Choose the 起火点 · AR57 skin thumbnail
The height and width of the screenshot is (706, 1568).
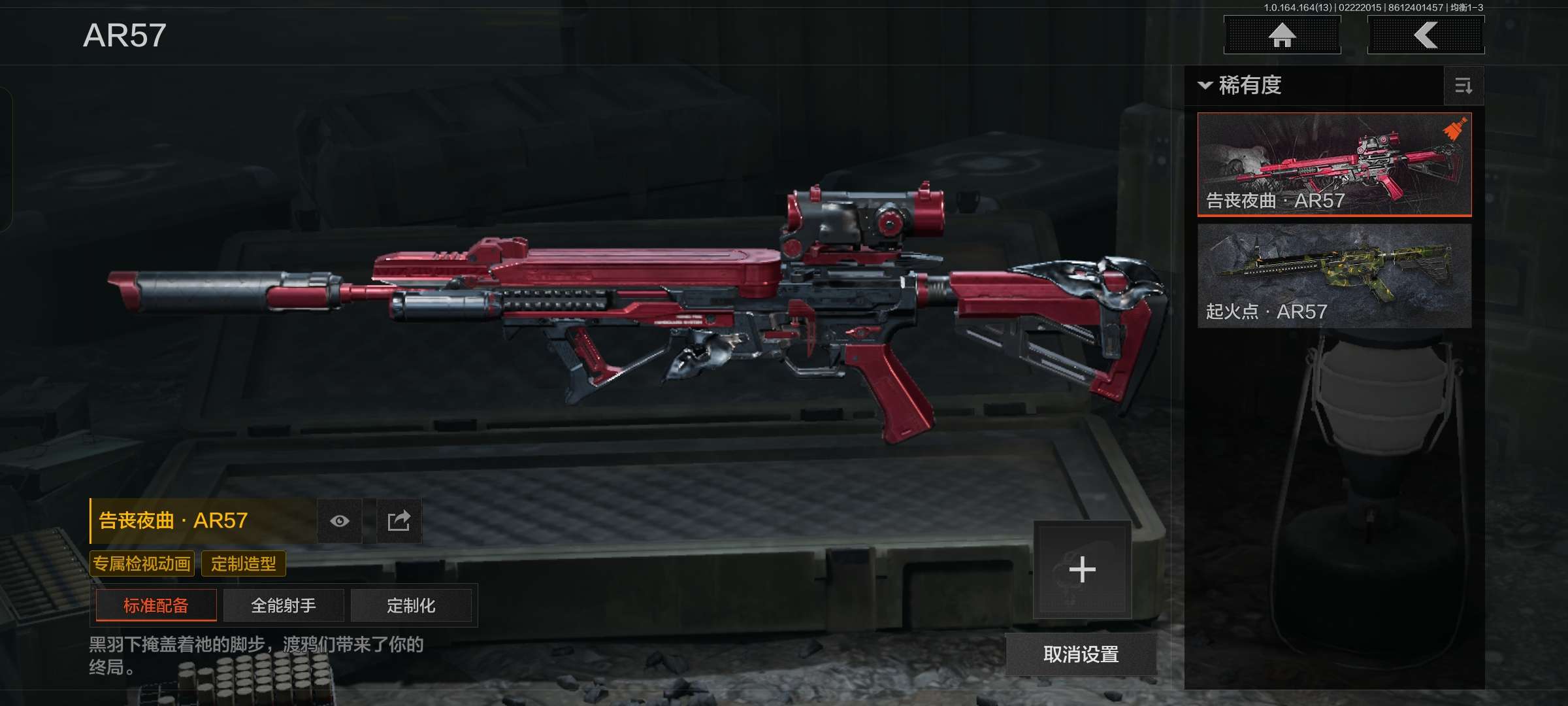pyautogui.click(x=1334, y=276)
